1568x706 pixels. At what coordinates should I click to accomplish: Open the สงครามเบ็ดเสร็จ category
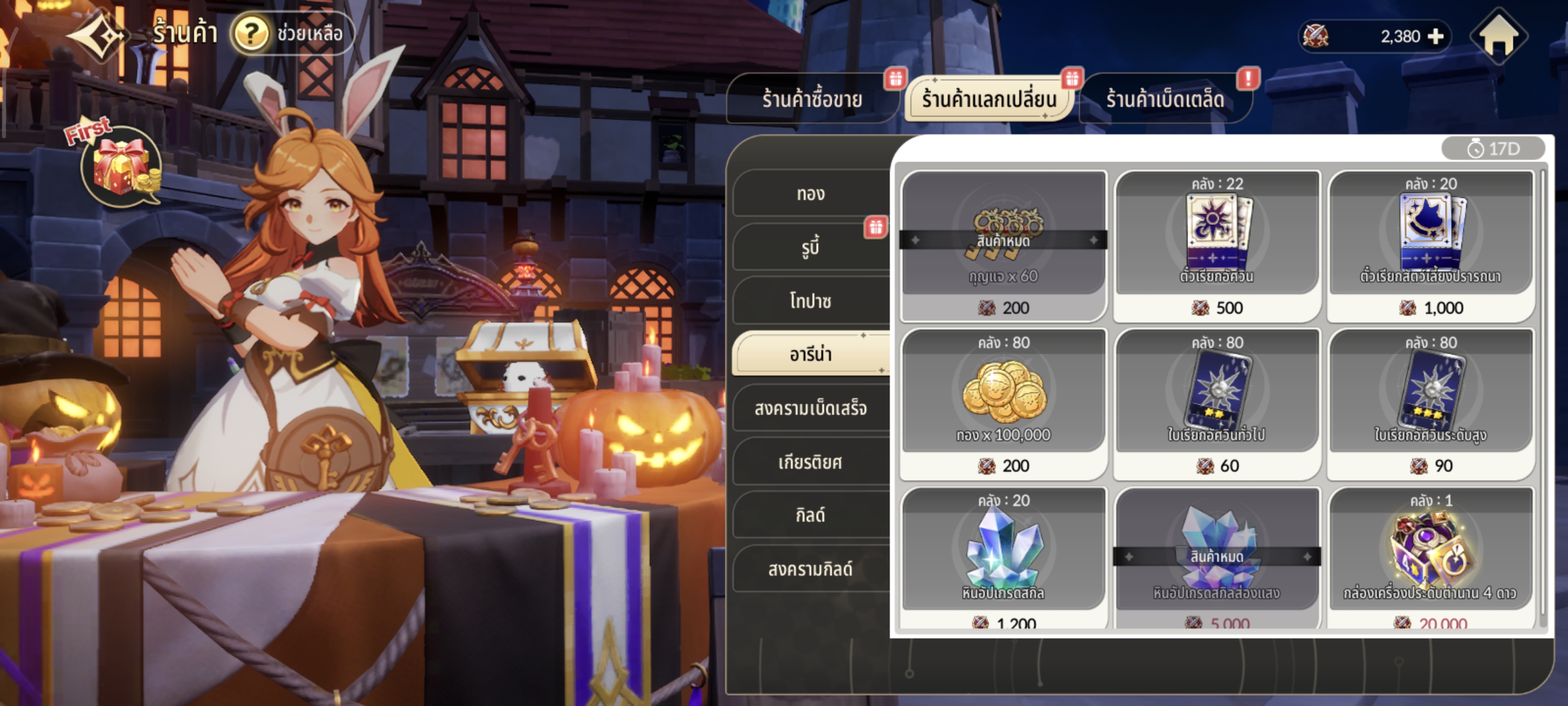coord(811,408)
